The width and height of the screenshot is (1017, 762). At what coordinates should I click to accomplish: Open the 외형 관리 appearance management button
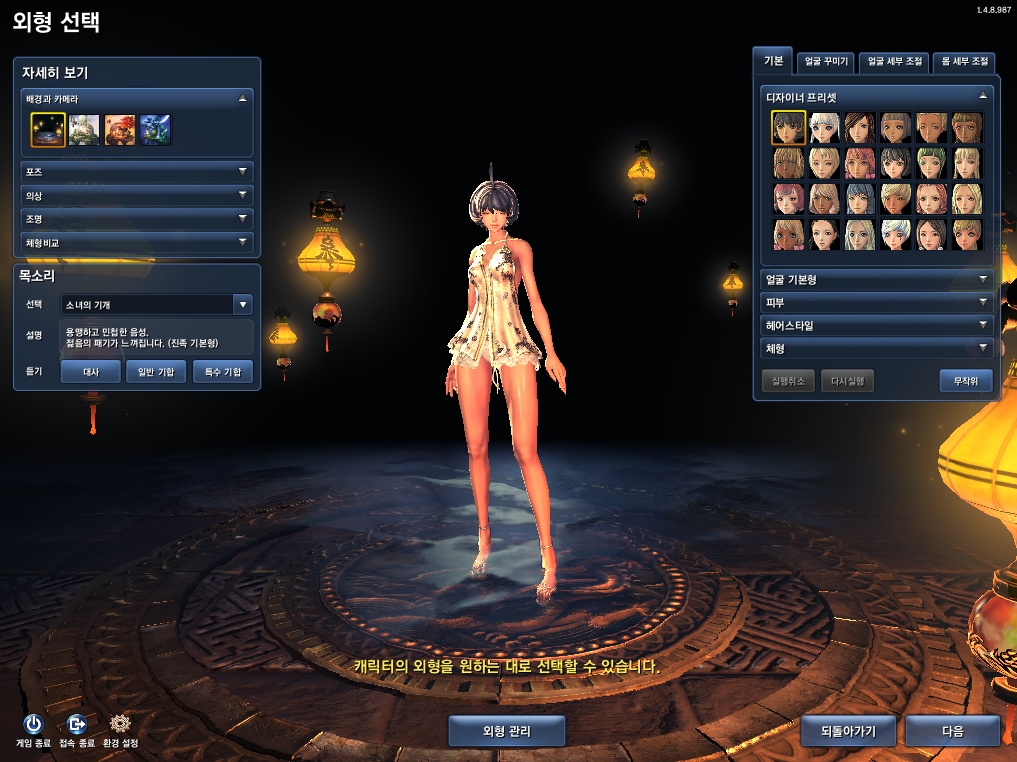pyautogui.click(x=506, y=731)
